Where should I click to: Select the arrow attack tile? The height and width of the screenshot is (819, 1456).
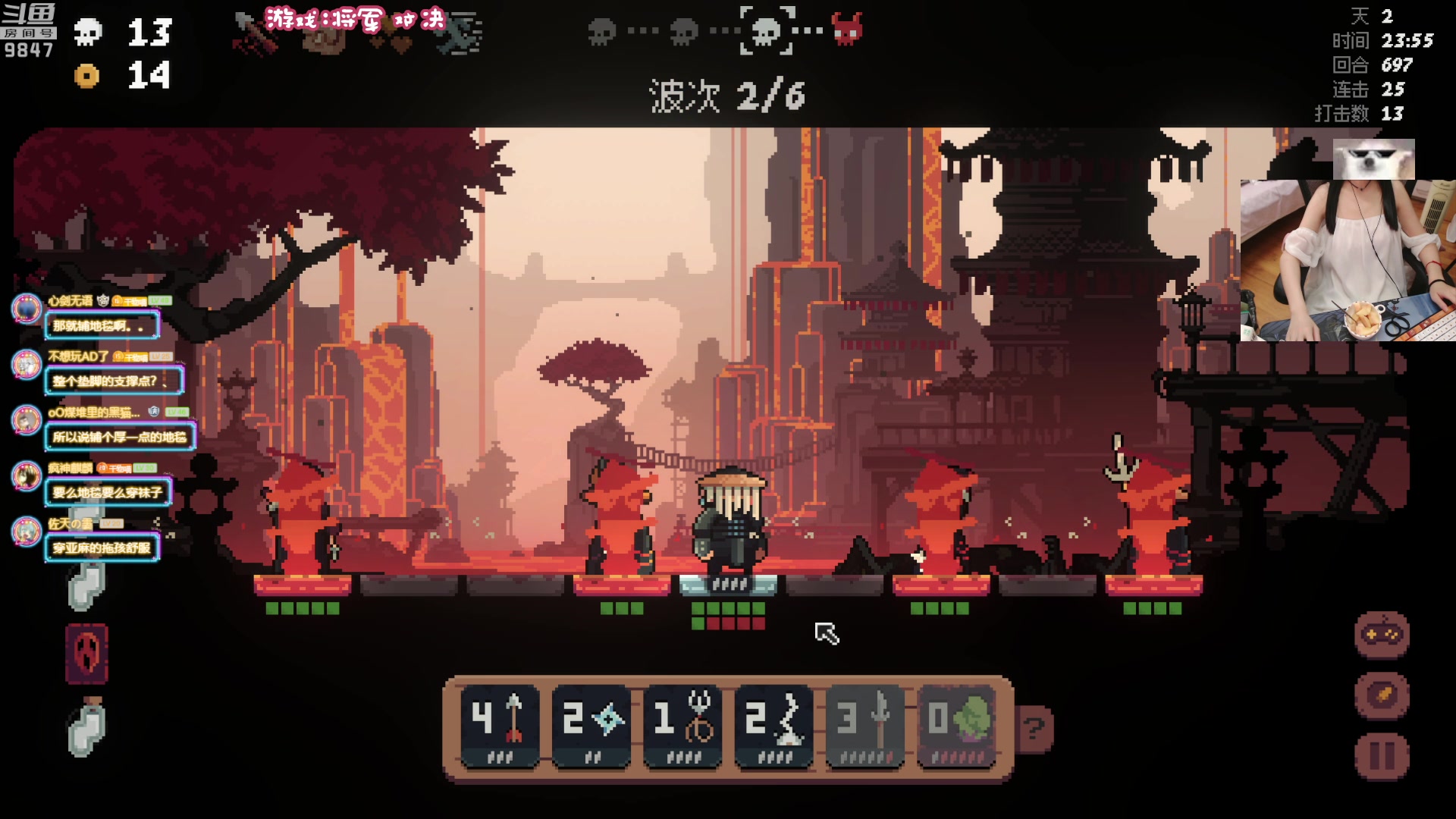click(500, 726)
